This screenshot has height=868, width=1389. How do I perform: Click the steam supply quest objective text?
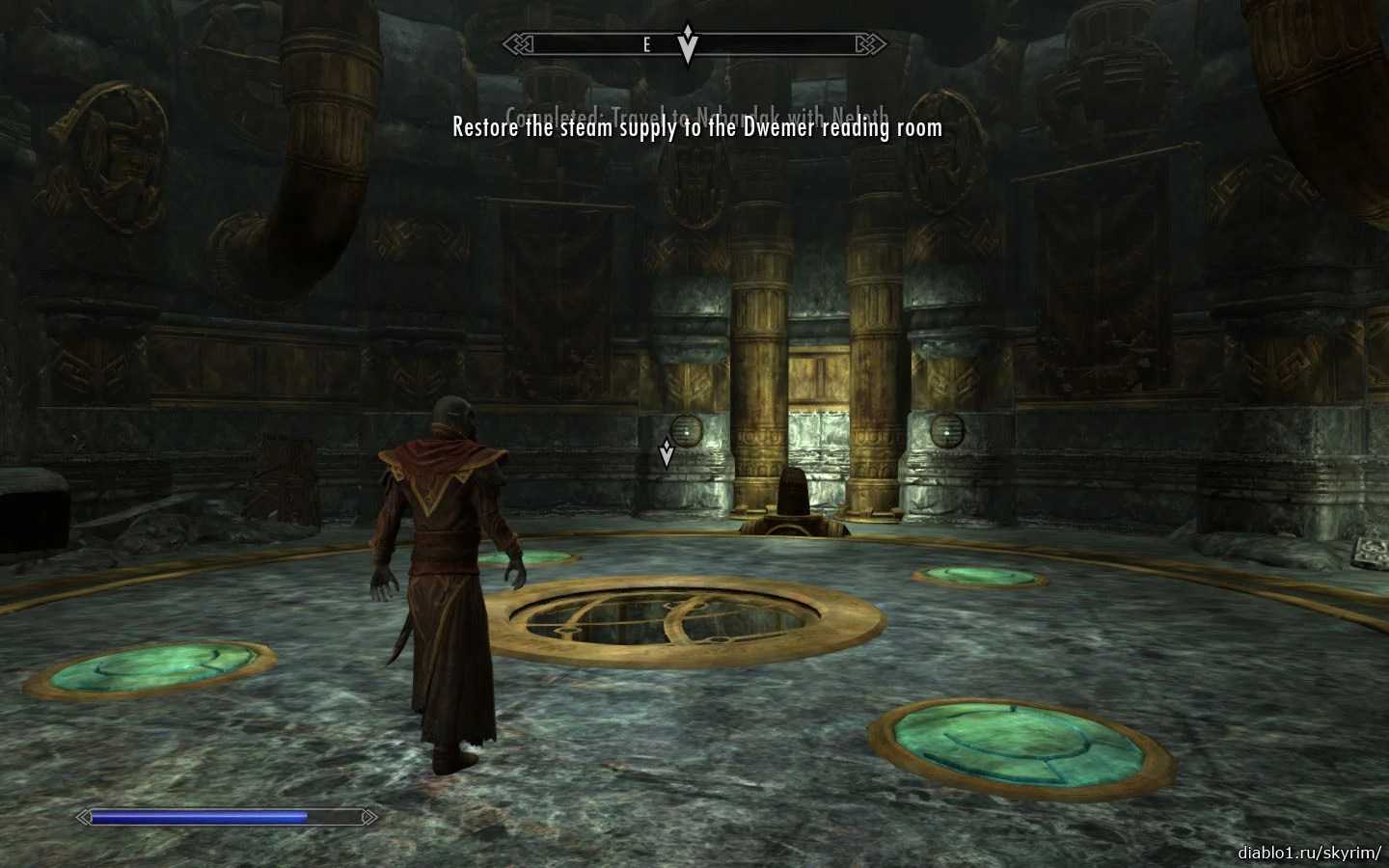(697, 127)
